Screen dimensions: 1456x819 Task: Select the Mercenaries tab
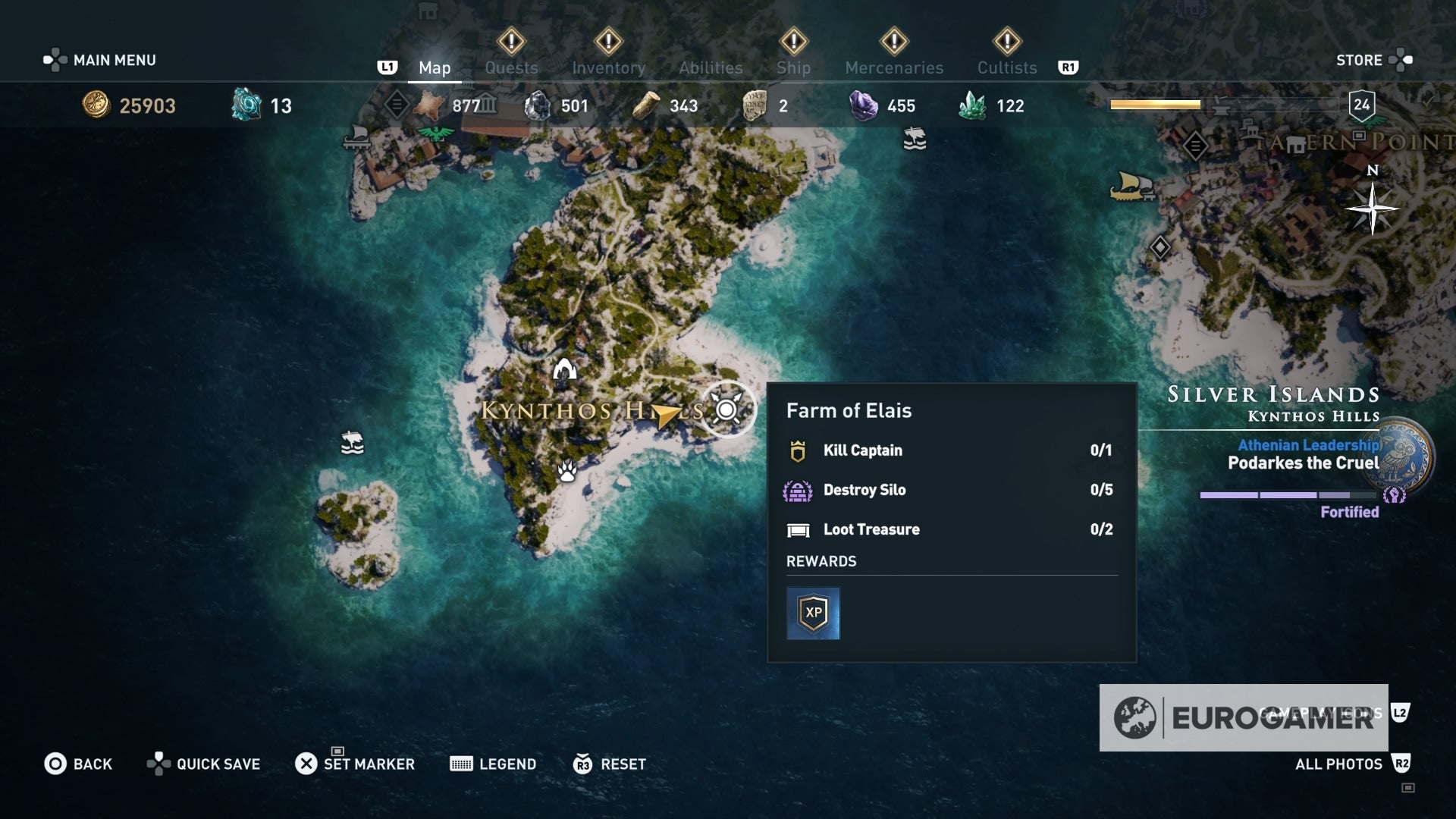coord(895,67)
